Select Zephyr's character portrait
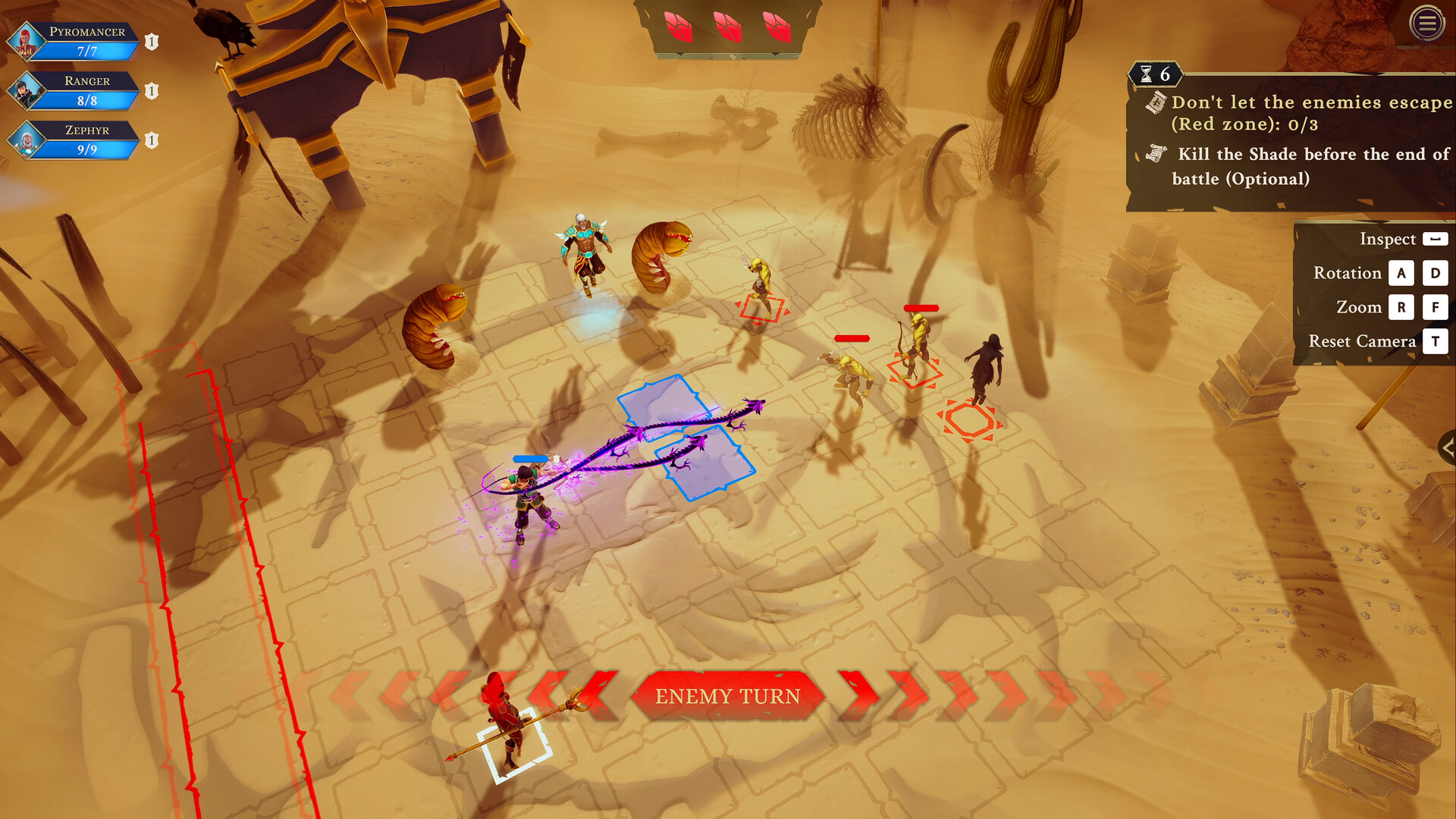This screenshot has height=819, width=1456. [x=27, y=141]
